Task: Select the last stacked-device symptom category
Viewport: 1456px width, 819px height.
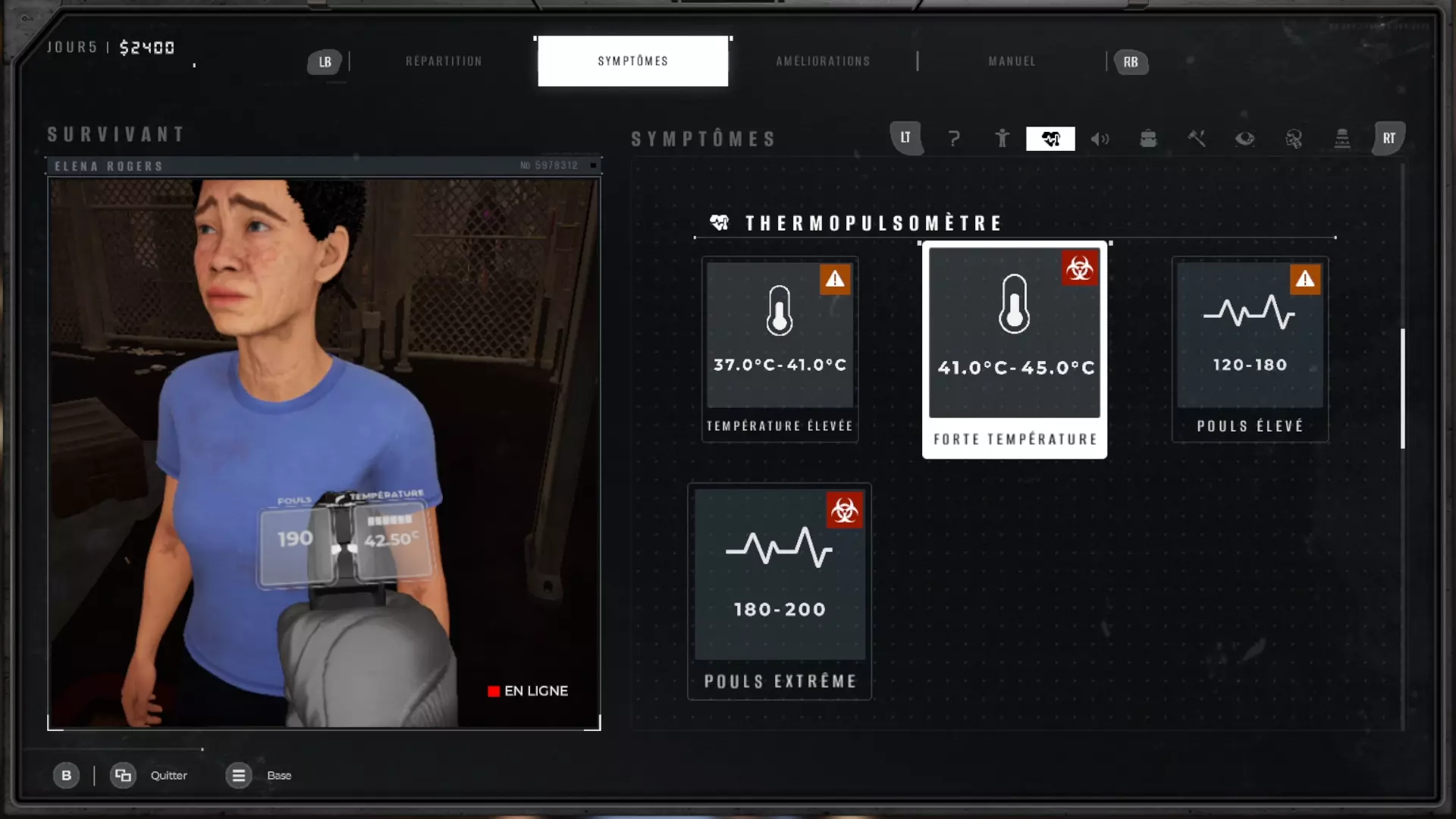Action: pyautogui.click(x=1342, y=139)
